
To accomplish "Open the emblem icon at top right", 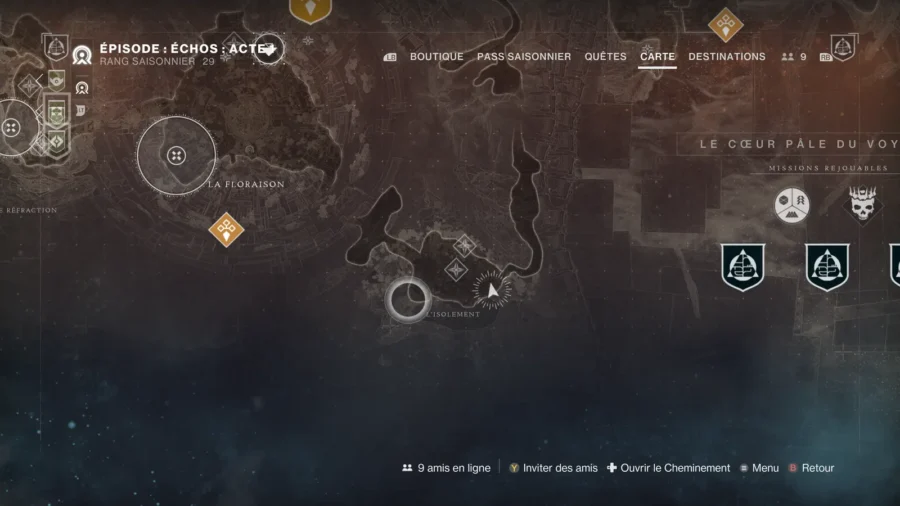I will tap(843, 47).
